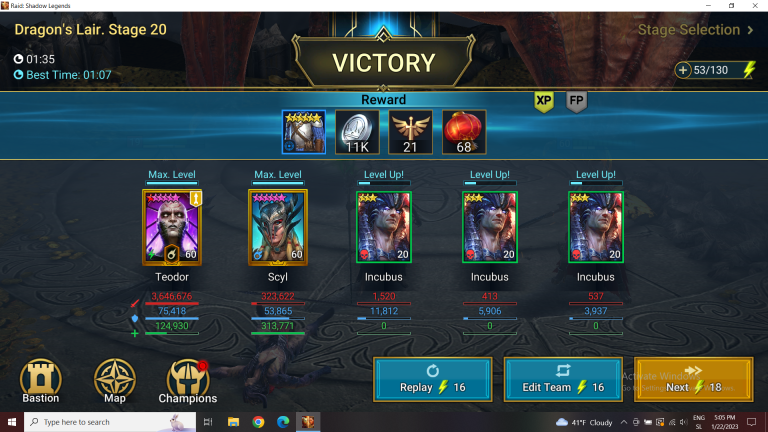The image size is (768, 432).
Task: Open the Champions menu
Action: (x=187, y=381)
